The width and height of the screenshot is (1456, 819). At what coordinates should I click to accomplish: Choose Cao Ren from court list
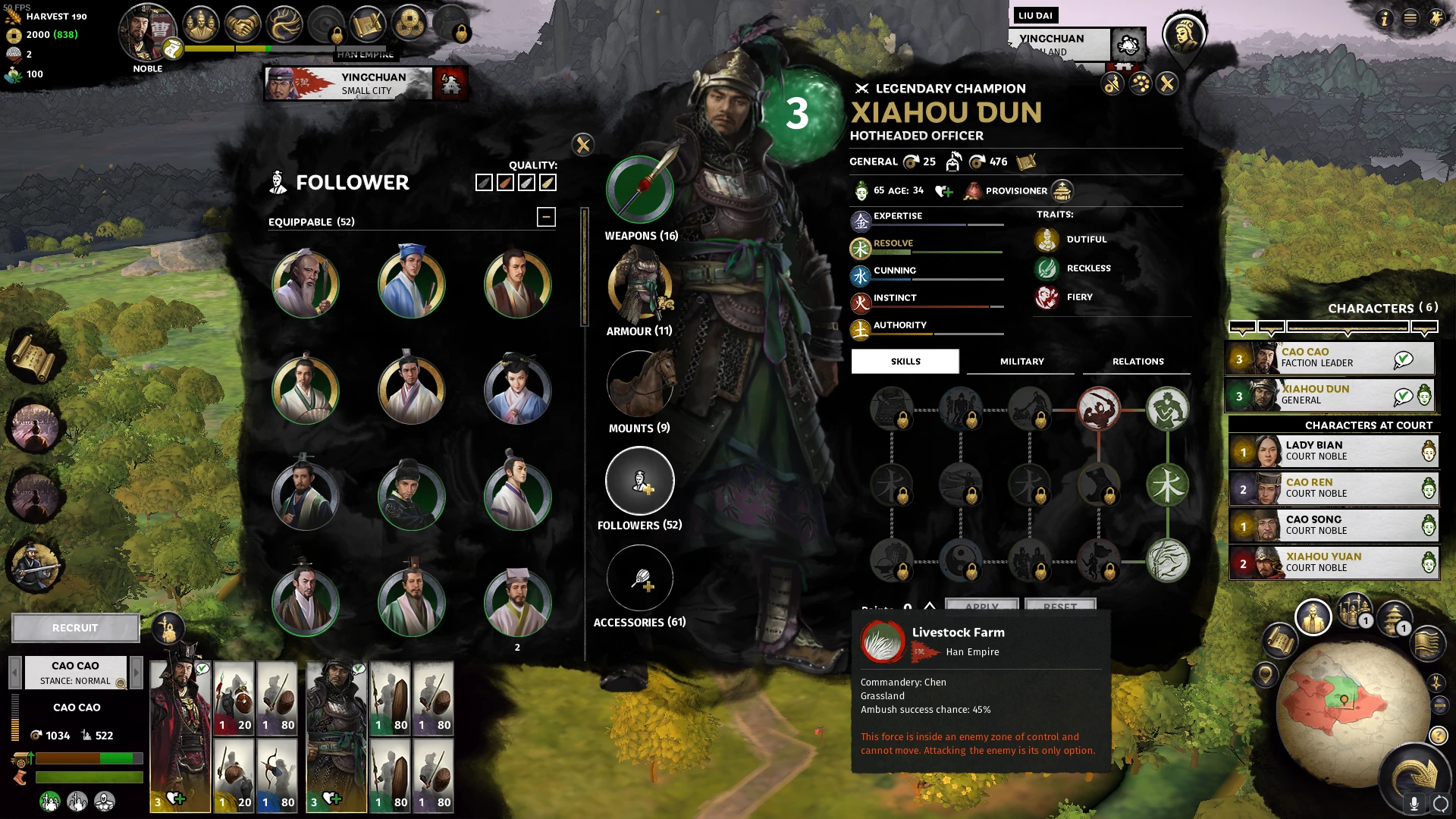(x=1333, y=488)
